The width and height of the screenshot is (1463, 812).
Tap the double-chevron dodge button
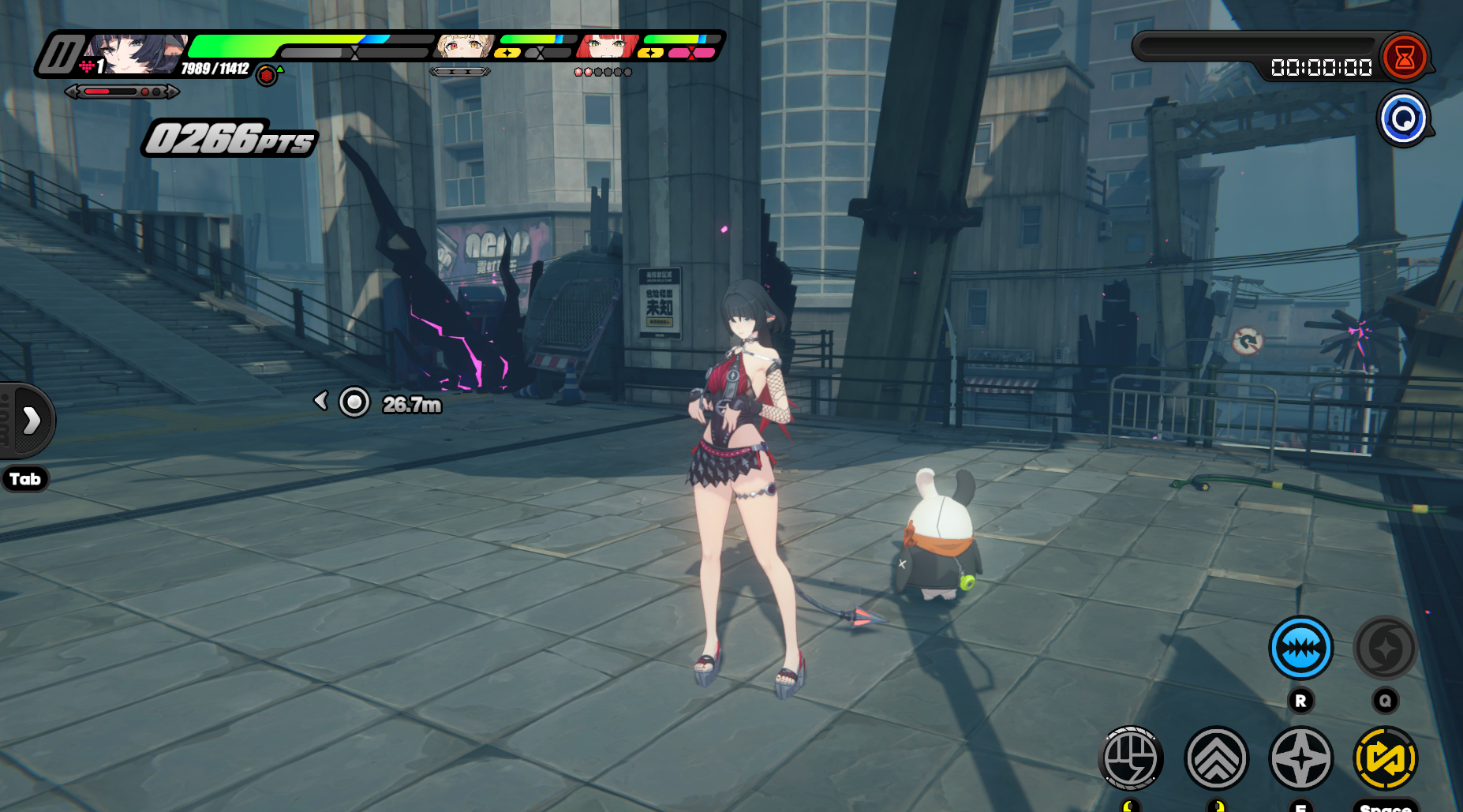click(1216, 758)
